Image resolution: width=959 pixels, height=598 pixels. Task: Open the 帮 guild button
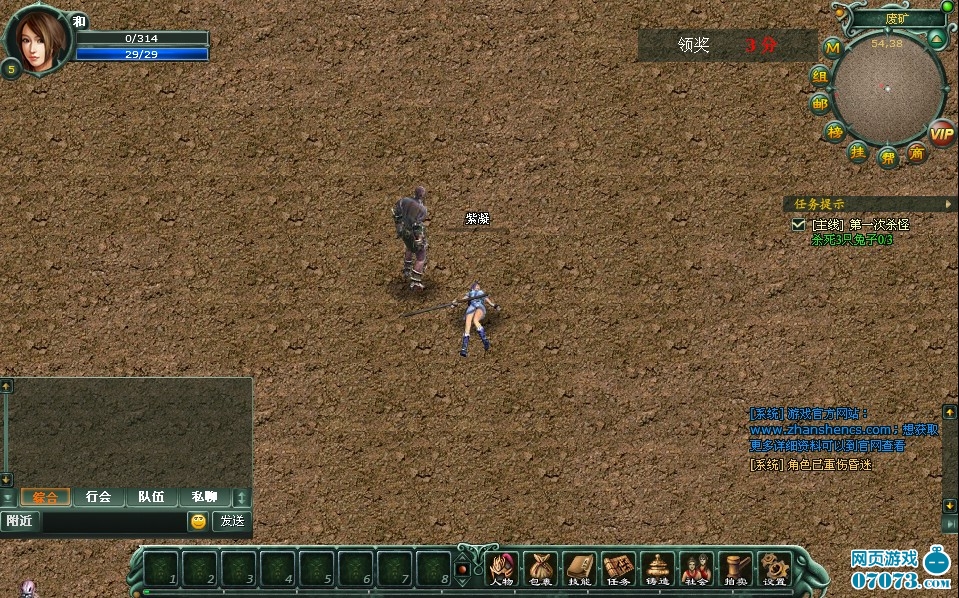click(887, 157)
